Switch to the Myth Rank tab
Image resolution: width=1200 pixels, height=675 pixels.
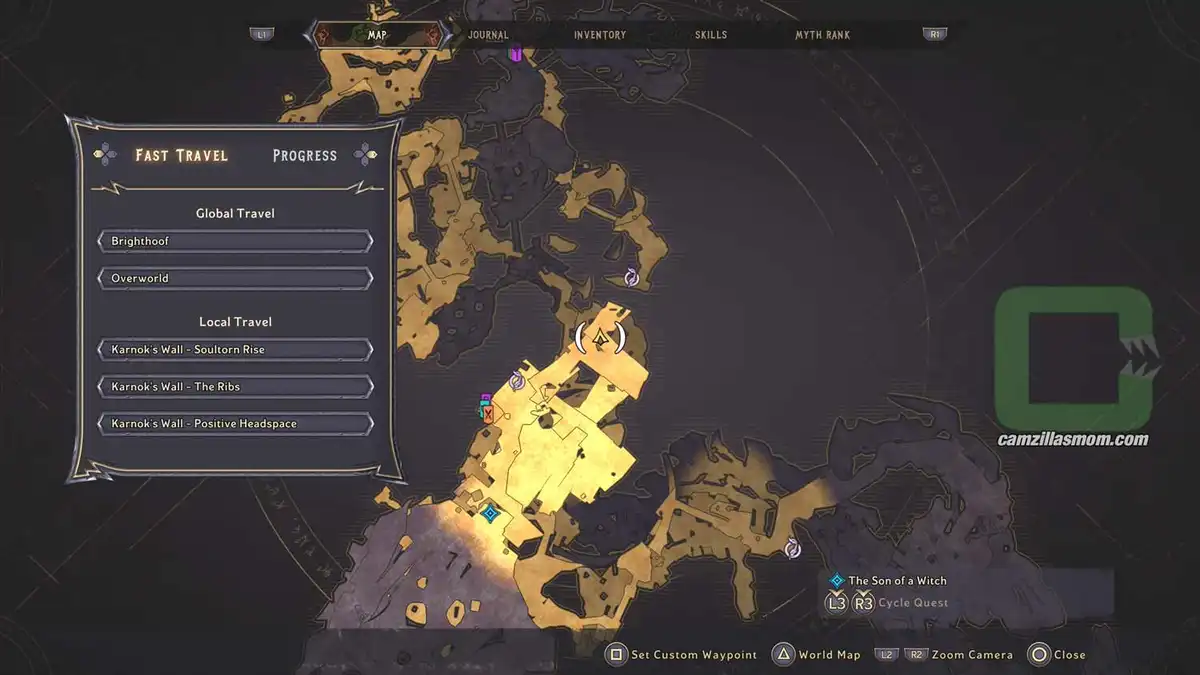(822, 35)
